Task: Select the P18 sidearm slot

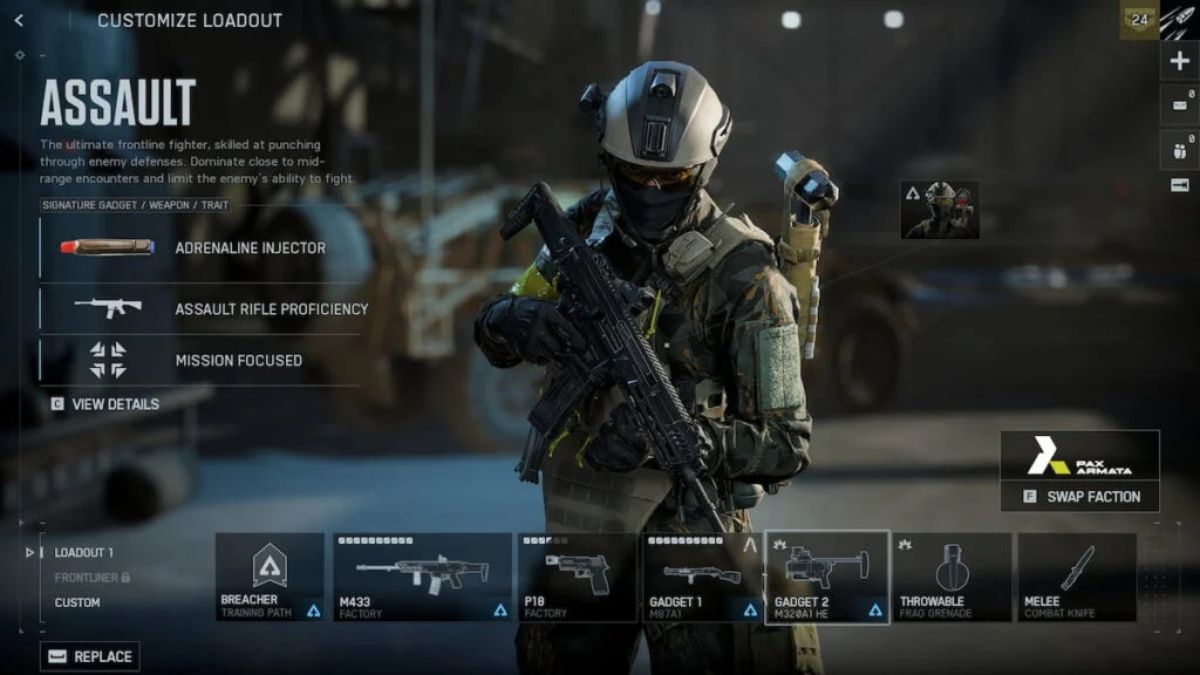Action: coord(577,577)
